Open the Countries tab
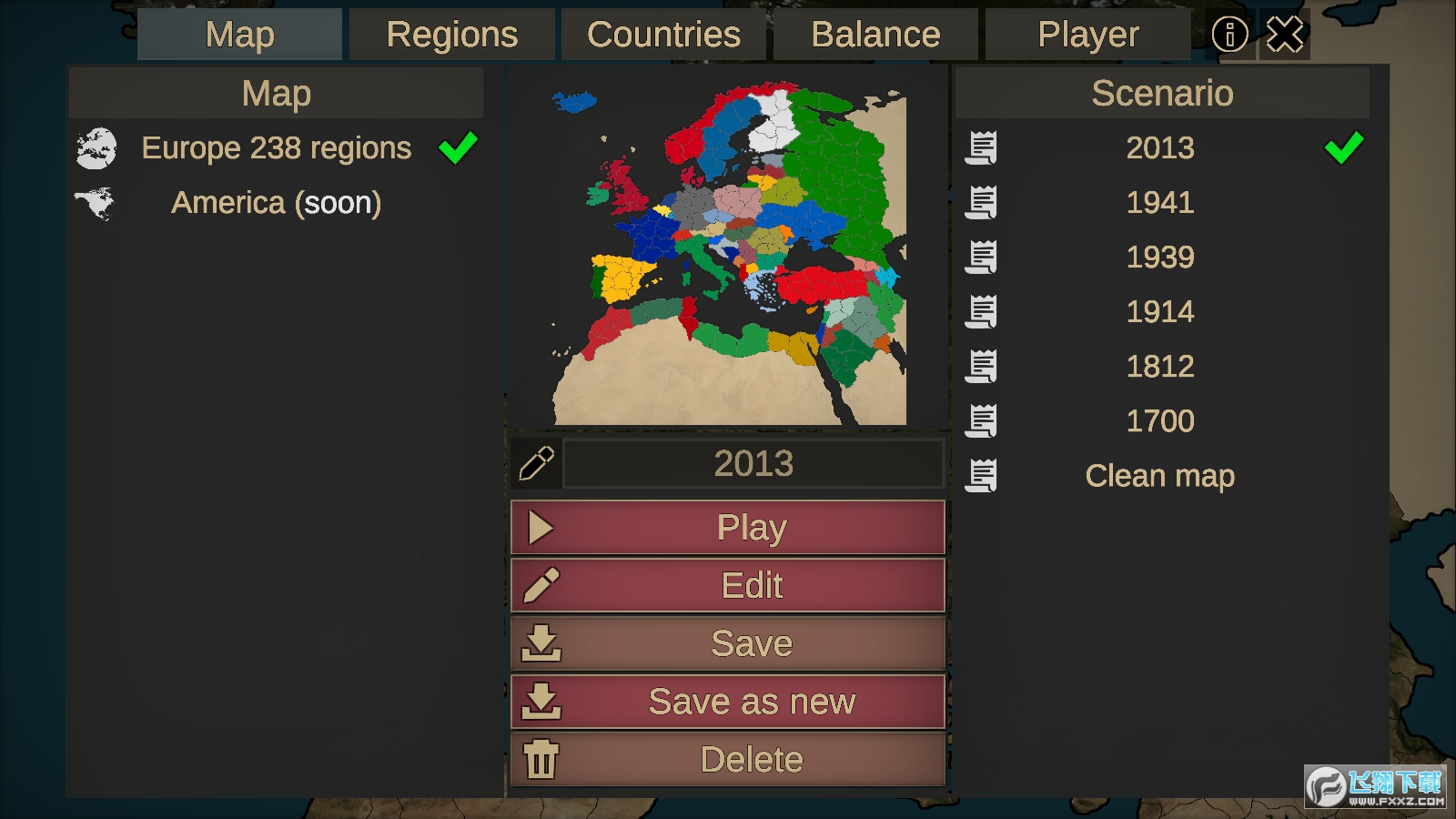 (663, 34)
